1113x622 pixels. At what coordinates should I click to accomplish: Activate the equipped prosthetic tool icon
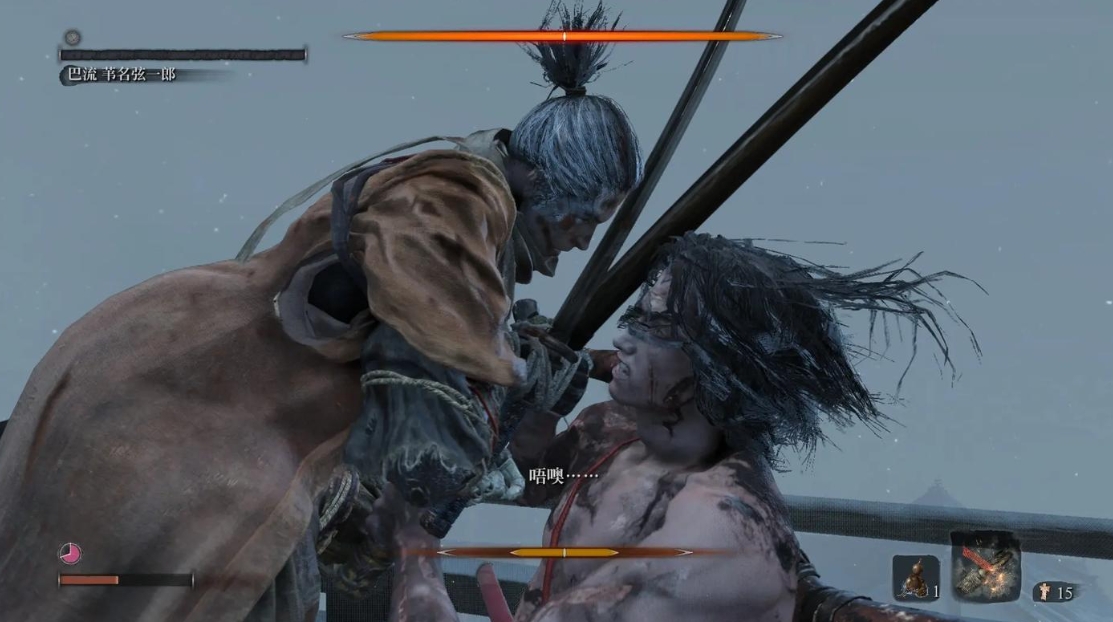coord(985,566)
